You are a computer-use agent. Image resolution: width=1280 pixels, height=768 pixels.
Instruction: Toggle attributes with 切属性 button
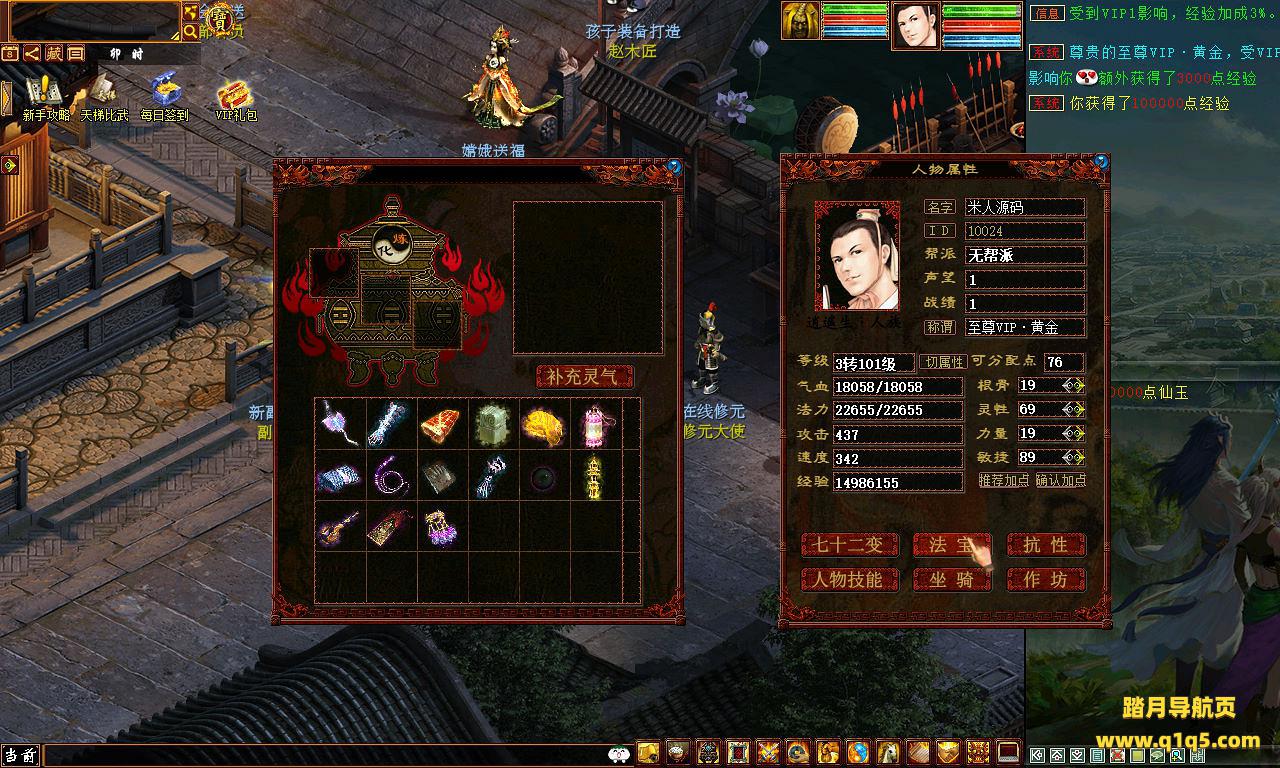pyautogui.click(x=943, y=362)
